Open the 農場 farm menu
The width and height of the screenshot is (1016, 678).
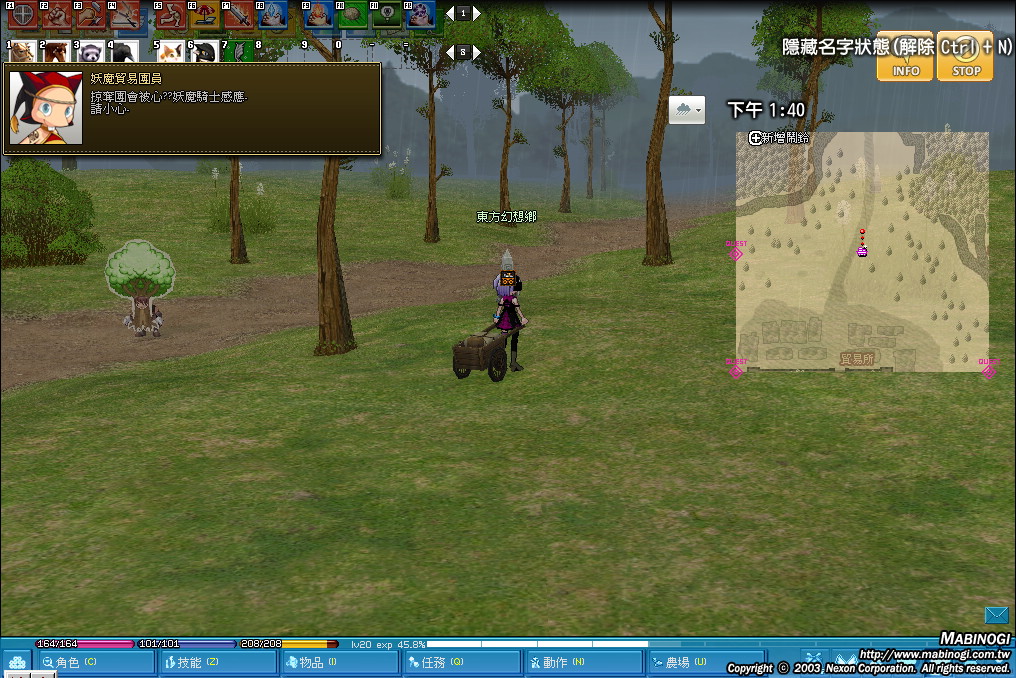pos(703,662)
